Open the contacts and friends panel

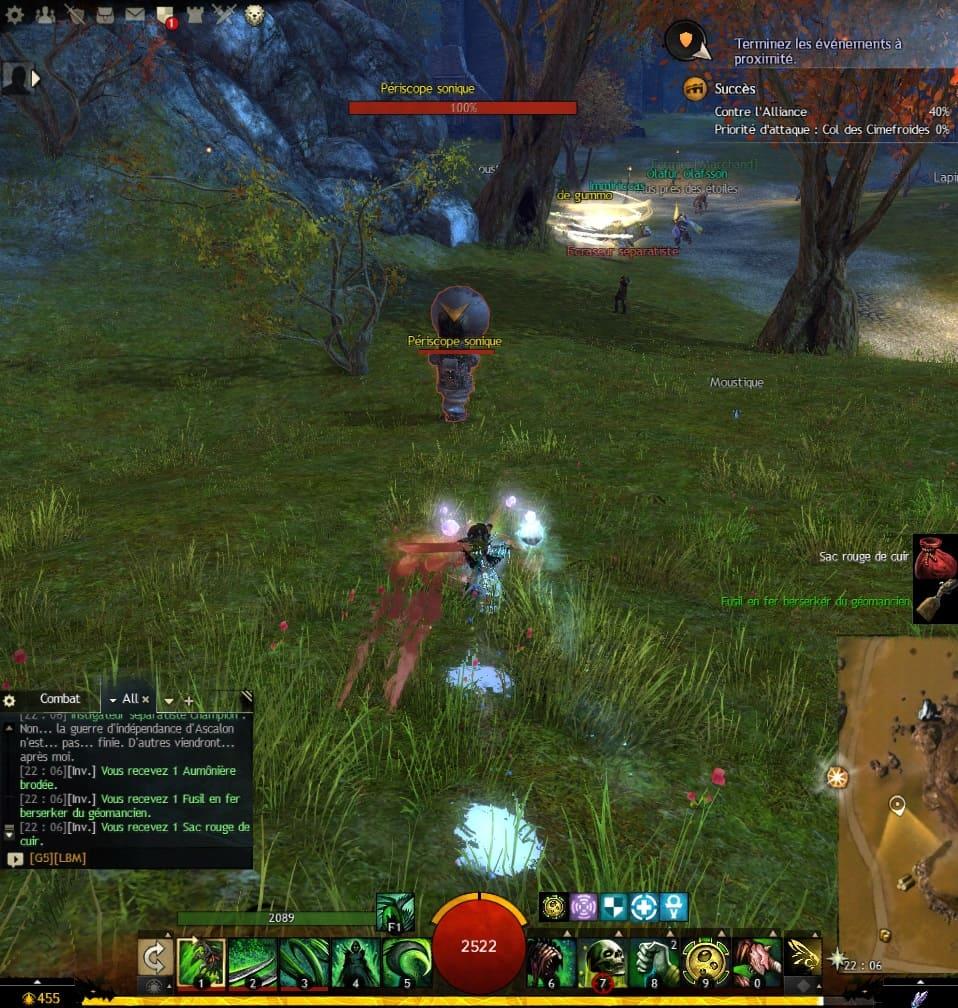coord(45,14)
